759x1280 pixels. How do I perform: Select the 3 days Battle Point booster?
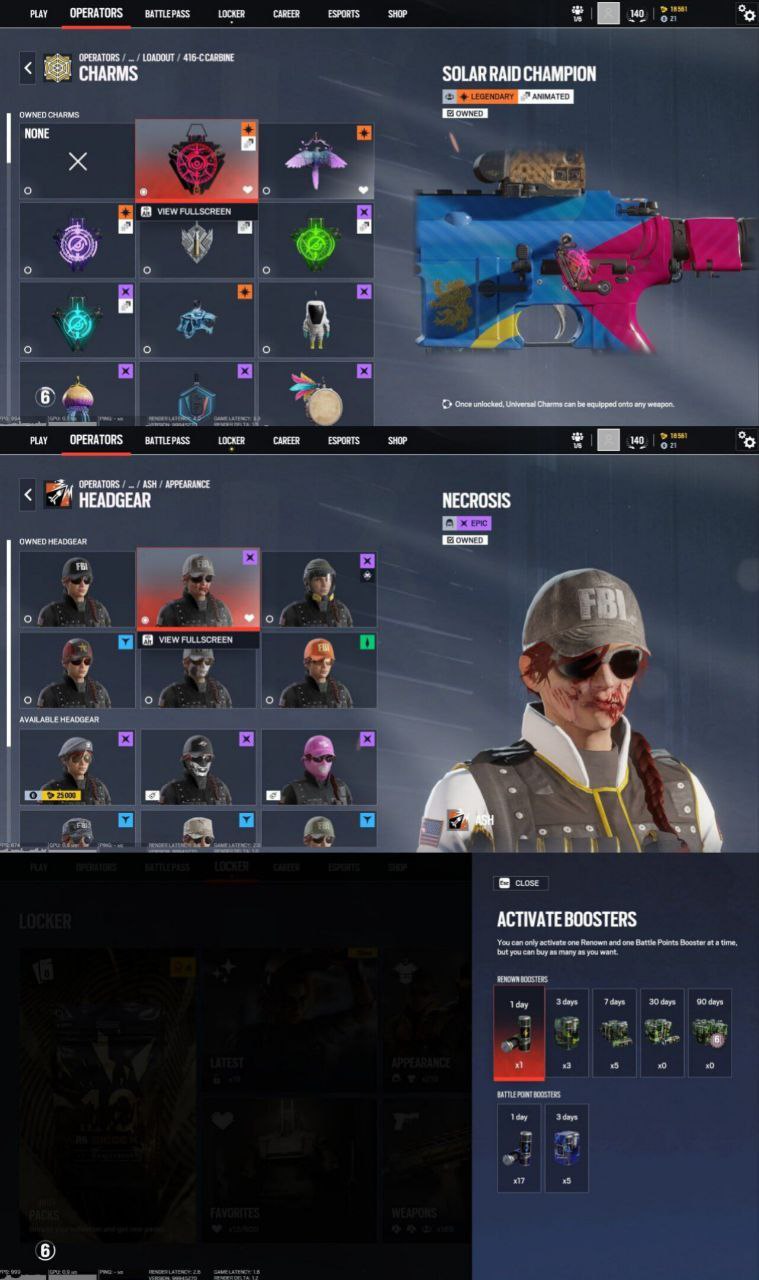click(x=566, y=1147)
